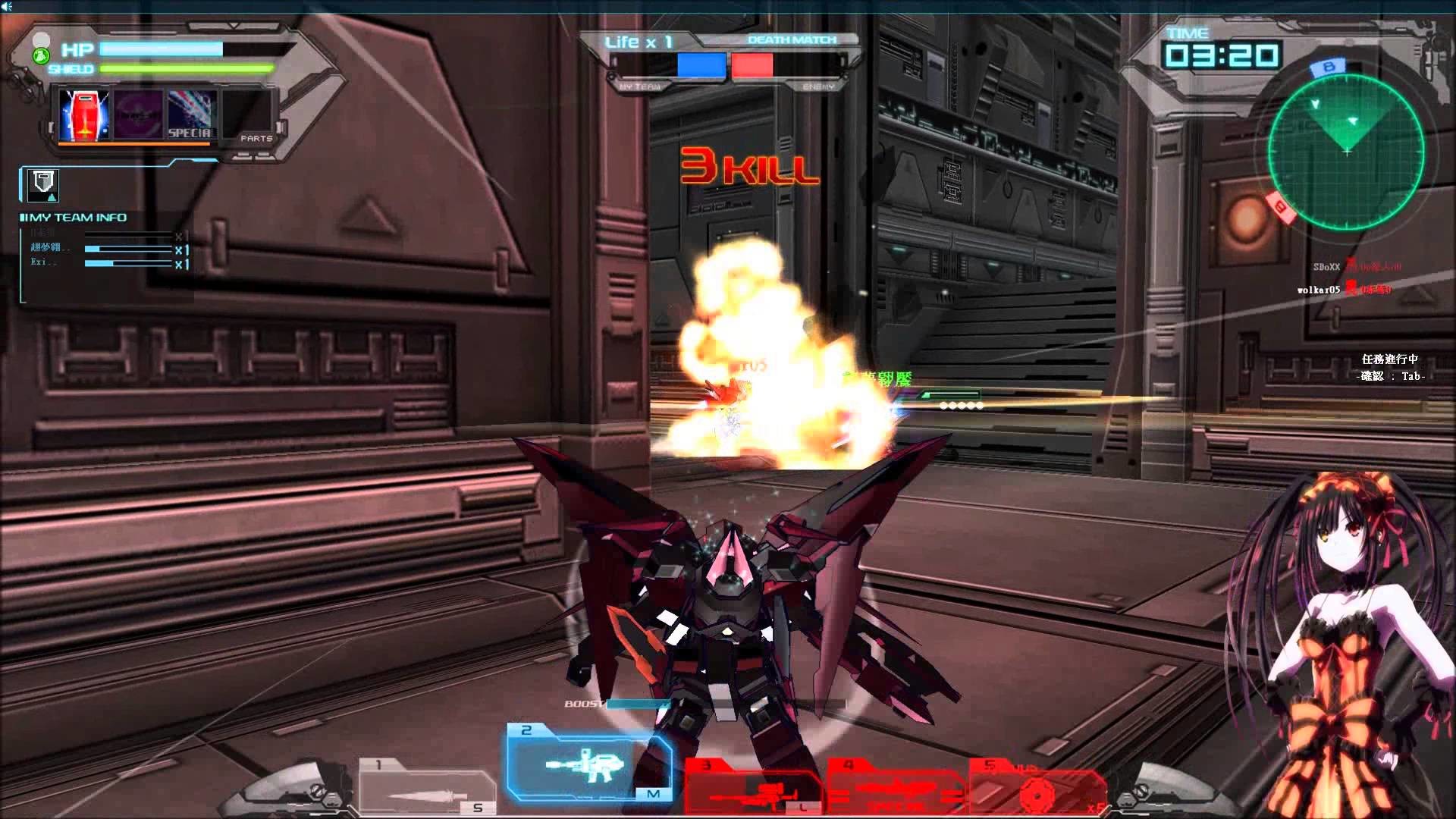Click the speaker icon in the top-left corner

[8, 6]
